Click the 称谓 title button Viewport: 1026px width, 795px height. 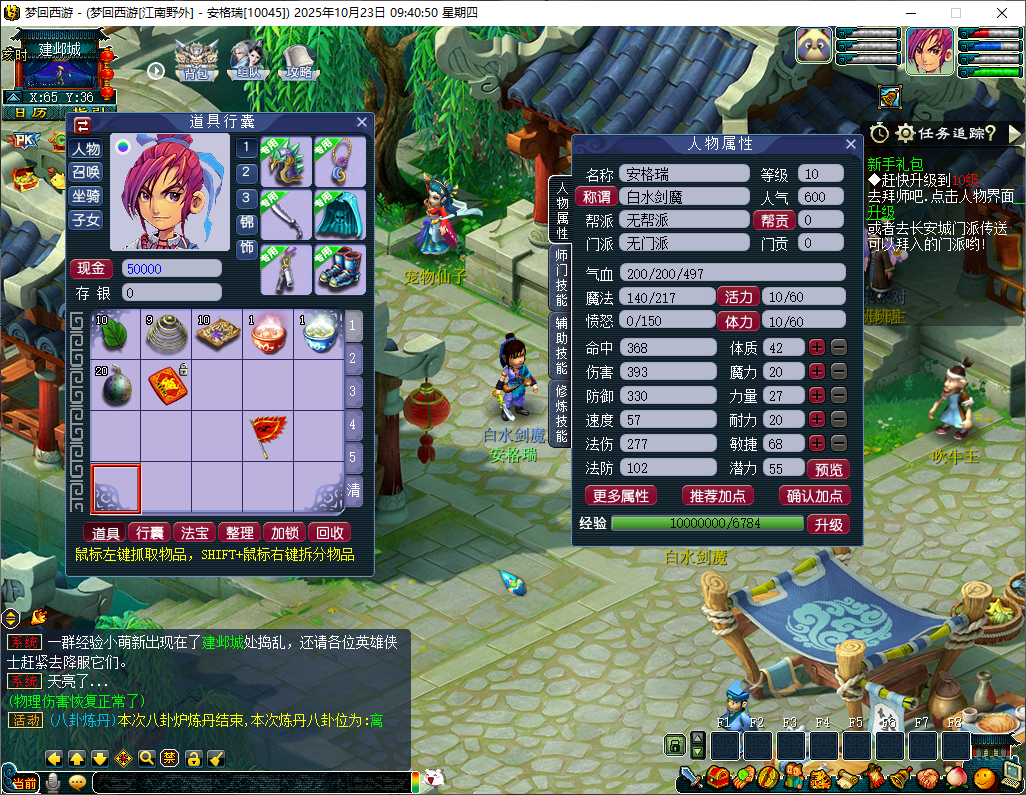tap(597, 197)
